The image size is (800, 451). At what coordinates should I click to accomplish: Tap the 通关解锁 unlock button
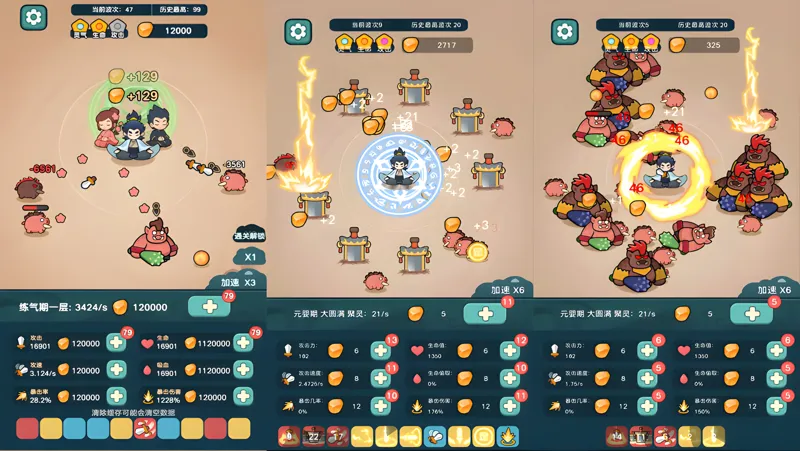coord(248,236)
